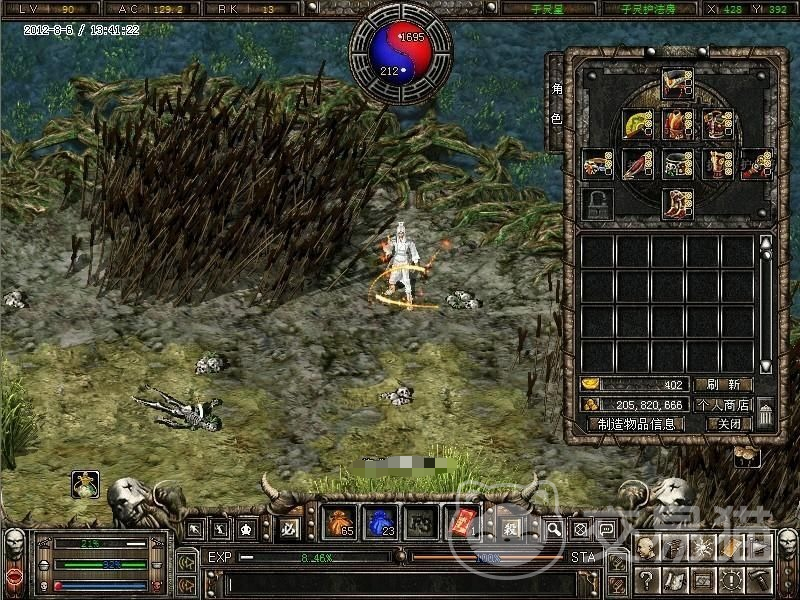This screenshot has width=800, height=600.
Task: Select the equipped yellow fan slot
Action: pos(637,124)
